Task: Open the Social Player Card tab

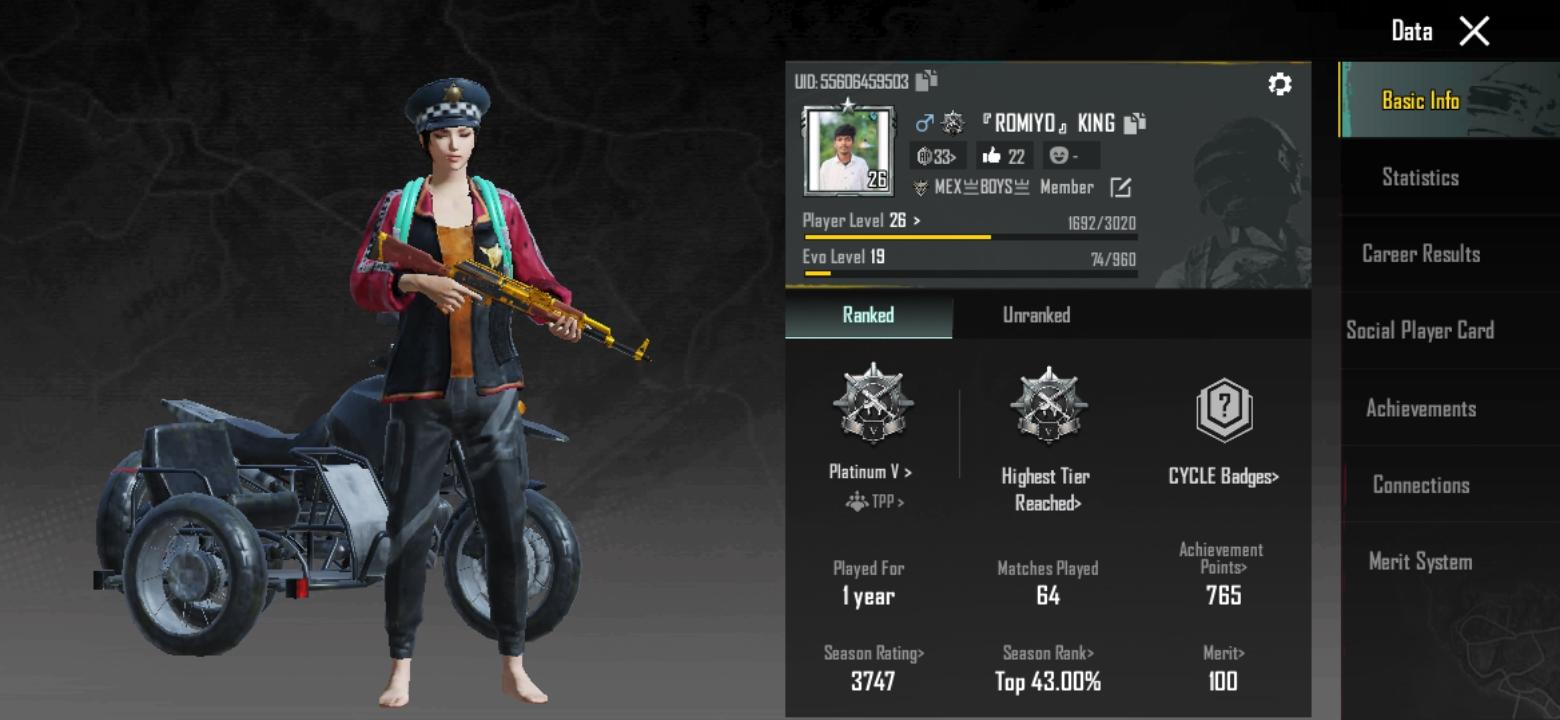Action: [1420, 331]
